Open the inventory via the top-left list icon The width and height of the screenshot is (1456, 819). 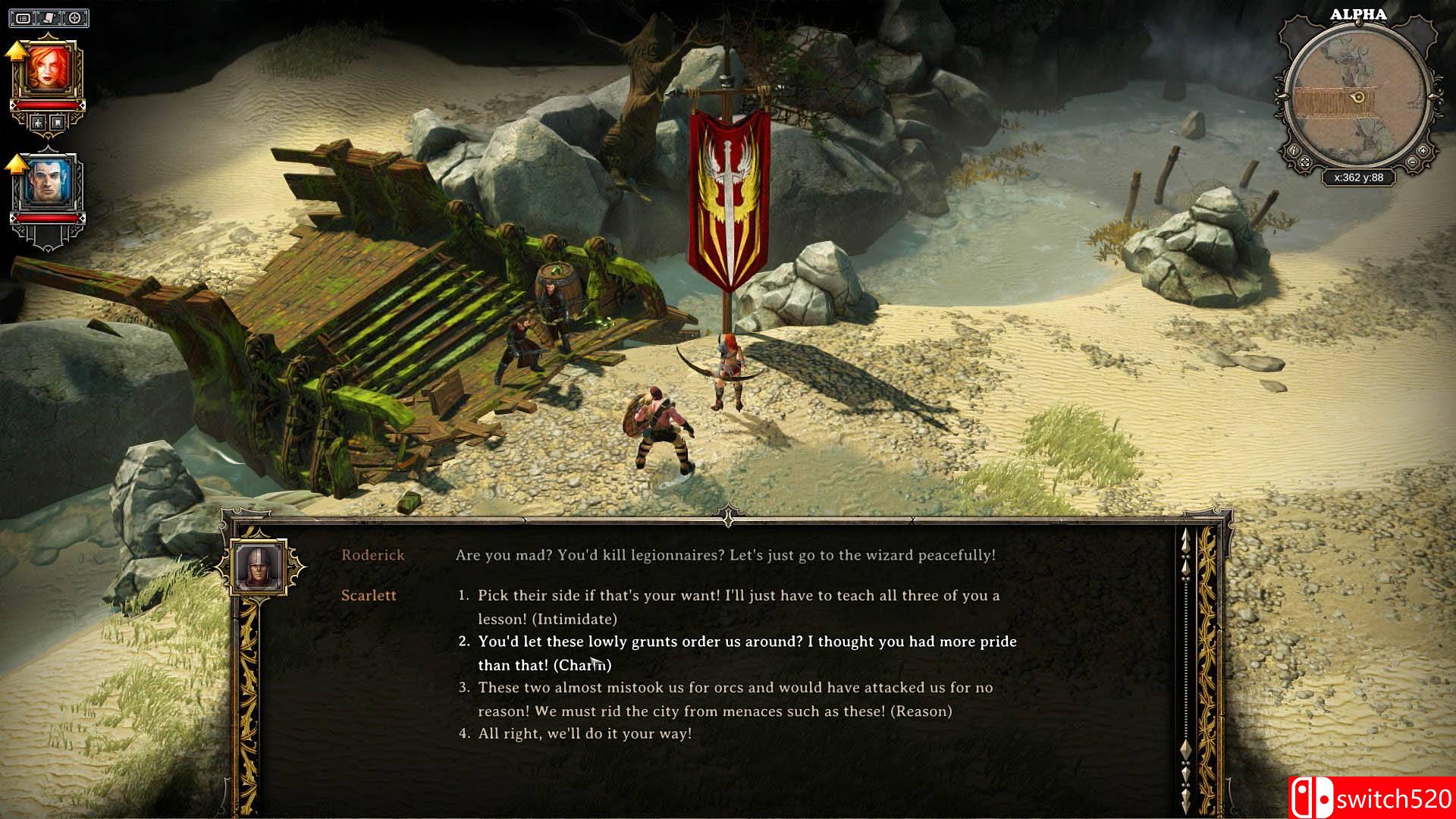coord(23,18)
